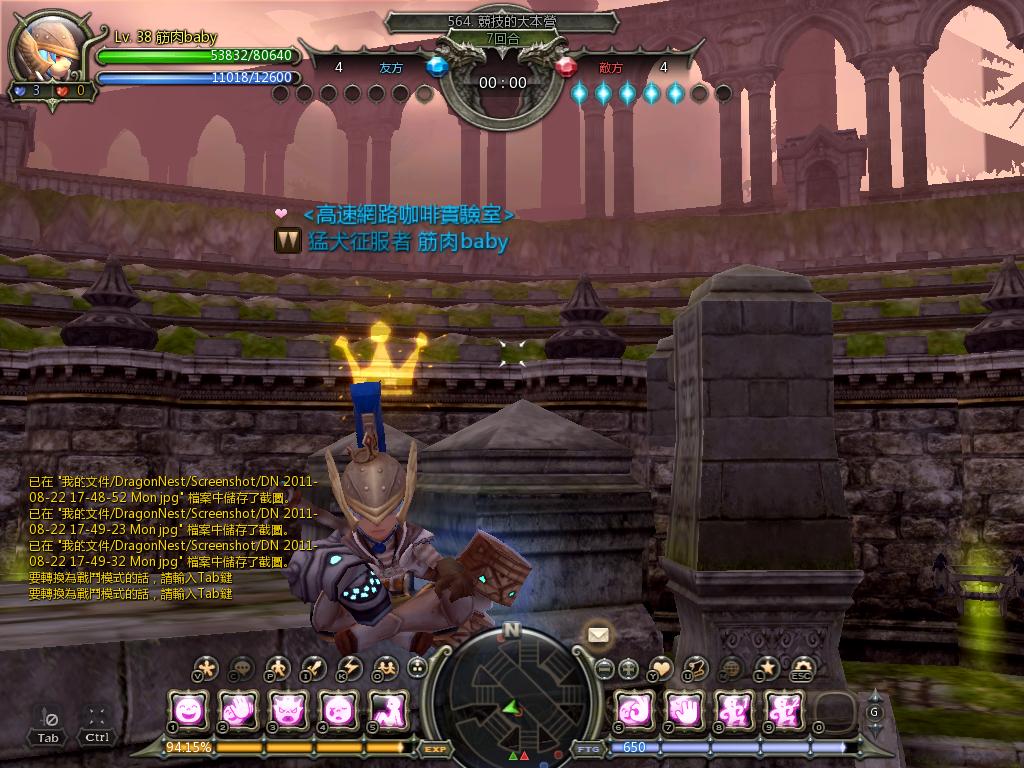Viewport: 1024px width, 768px height.
Task: Open the scroll quest menu labeled U
Action: click(696, 668)
